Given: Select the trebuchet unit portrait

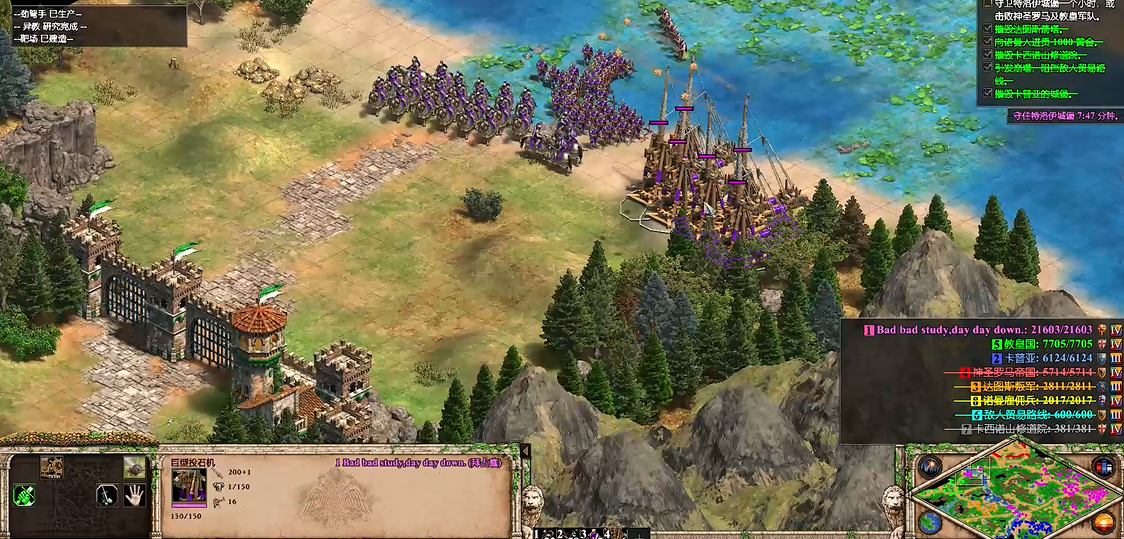Looking at the screenshot, I should pos(189,486).
